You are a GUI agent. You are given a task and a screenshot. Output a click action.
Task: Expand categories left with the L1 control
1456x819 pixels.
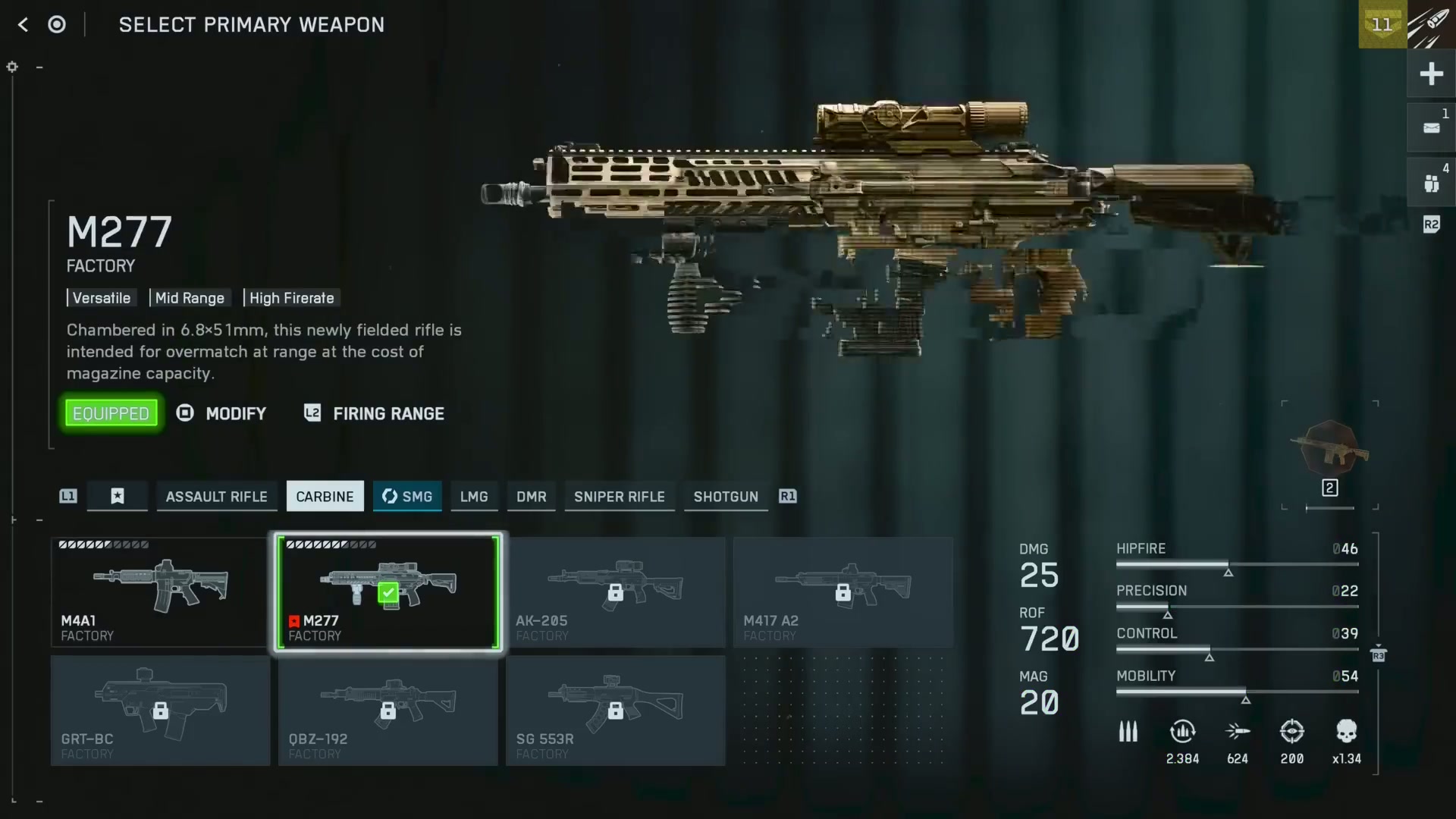tap(67, 496)
